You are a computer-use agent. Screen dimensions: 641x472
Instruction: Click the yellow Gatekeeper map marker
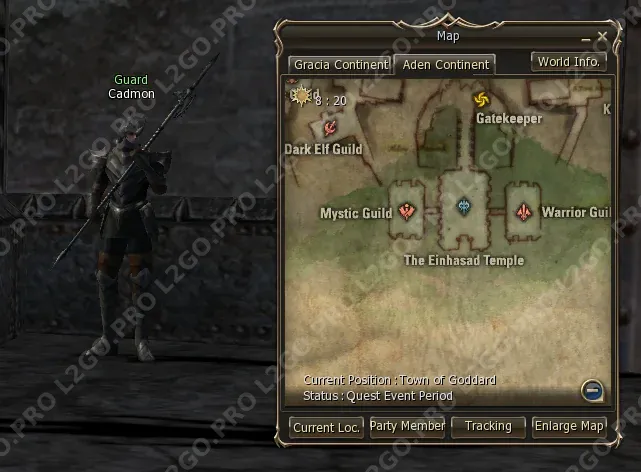(481, 100)
